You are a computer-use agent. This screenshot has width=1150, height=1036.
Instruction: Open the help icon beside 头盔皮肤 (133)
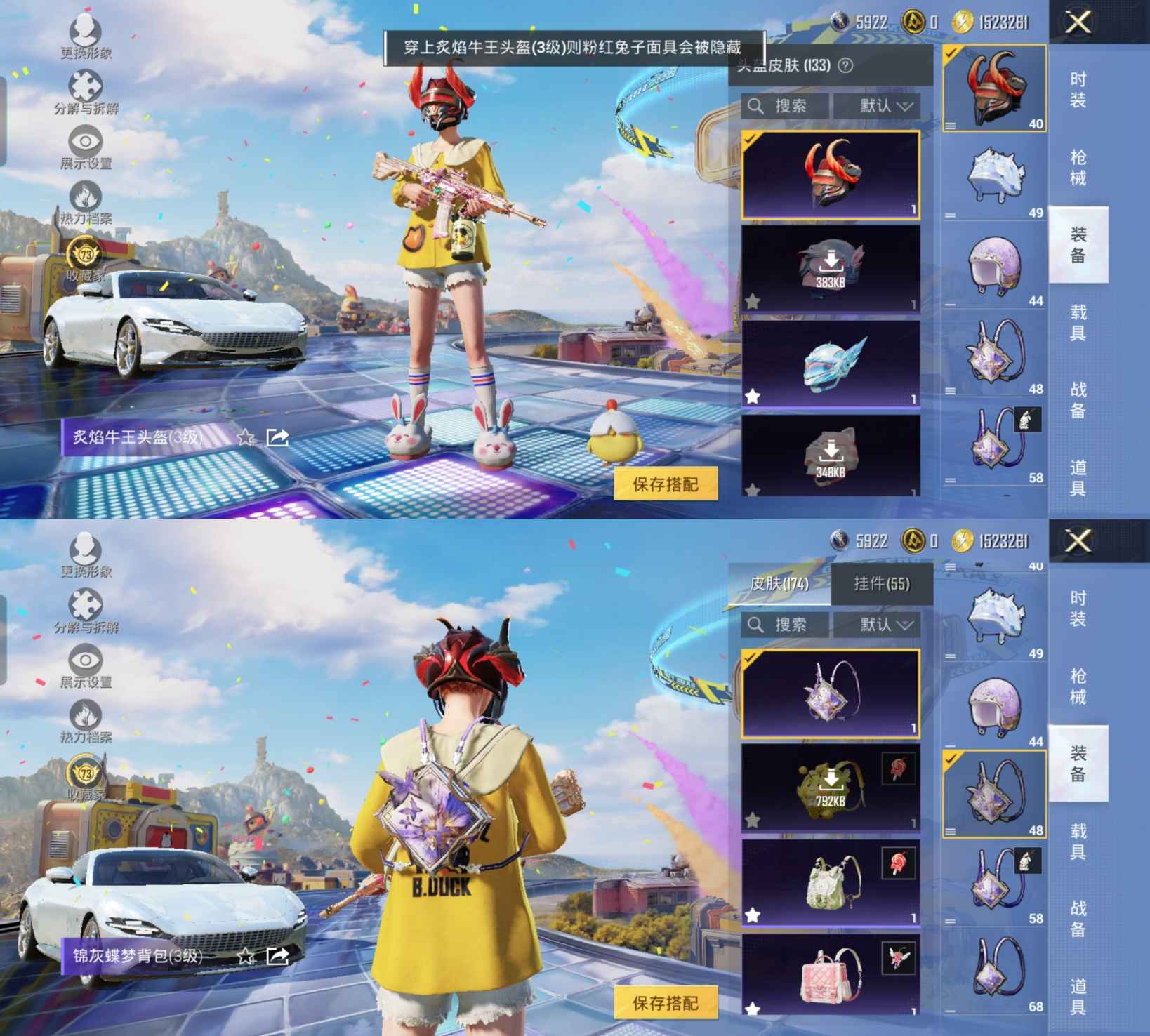[x=846, y=66]
